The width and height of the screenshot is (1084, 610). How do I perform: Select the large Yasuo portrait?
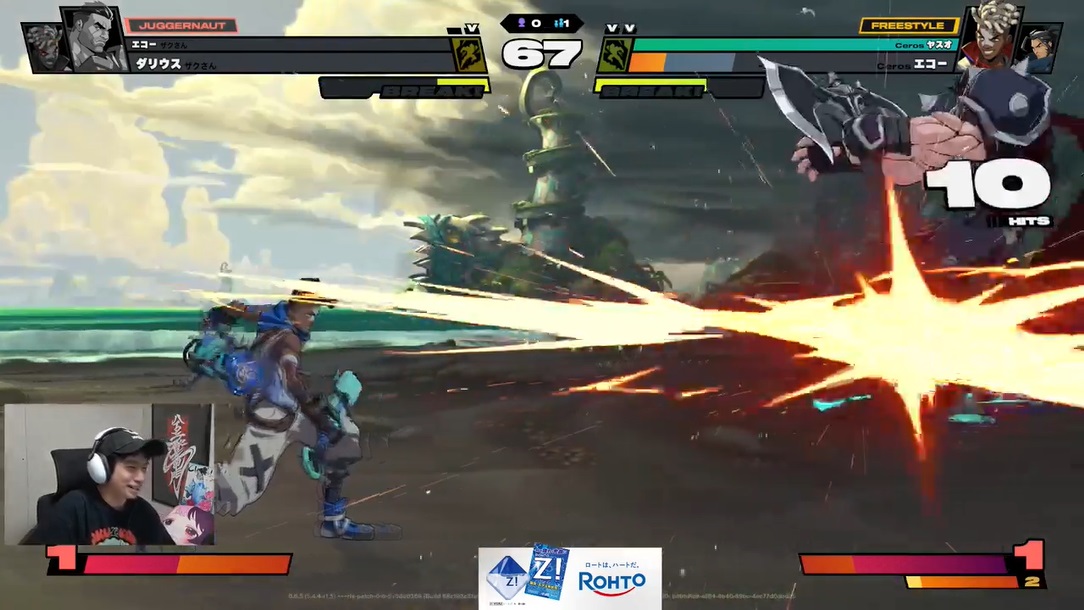pyautogui.click(x=988, y=38)
